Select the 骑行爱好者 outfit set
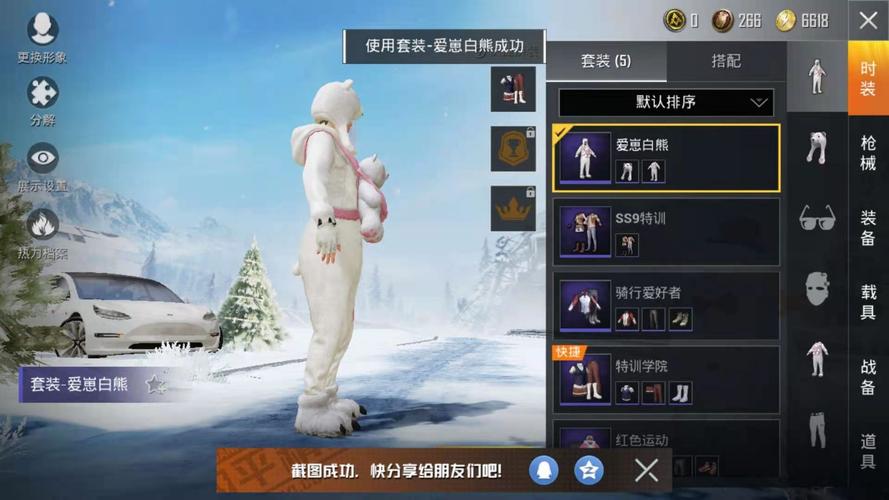The height and width of the screenshot is (500, 889). 666,306
